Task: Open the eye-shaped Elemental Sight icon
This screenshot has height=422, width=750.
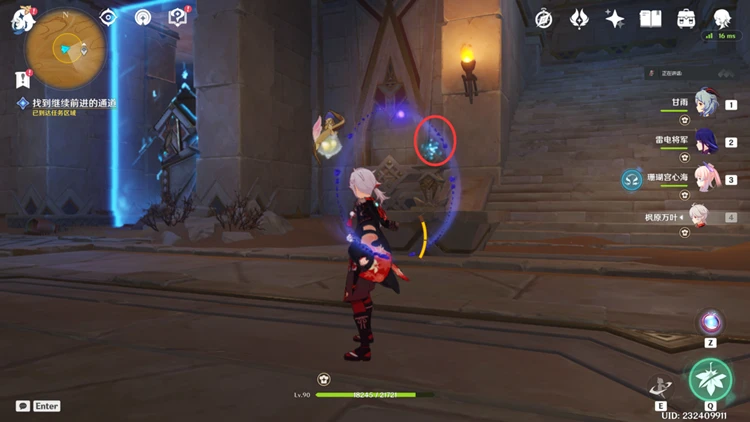Action: [109, 17]
